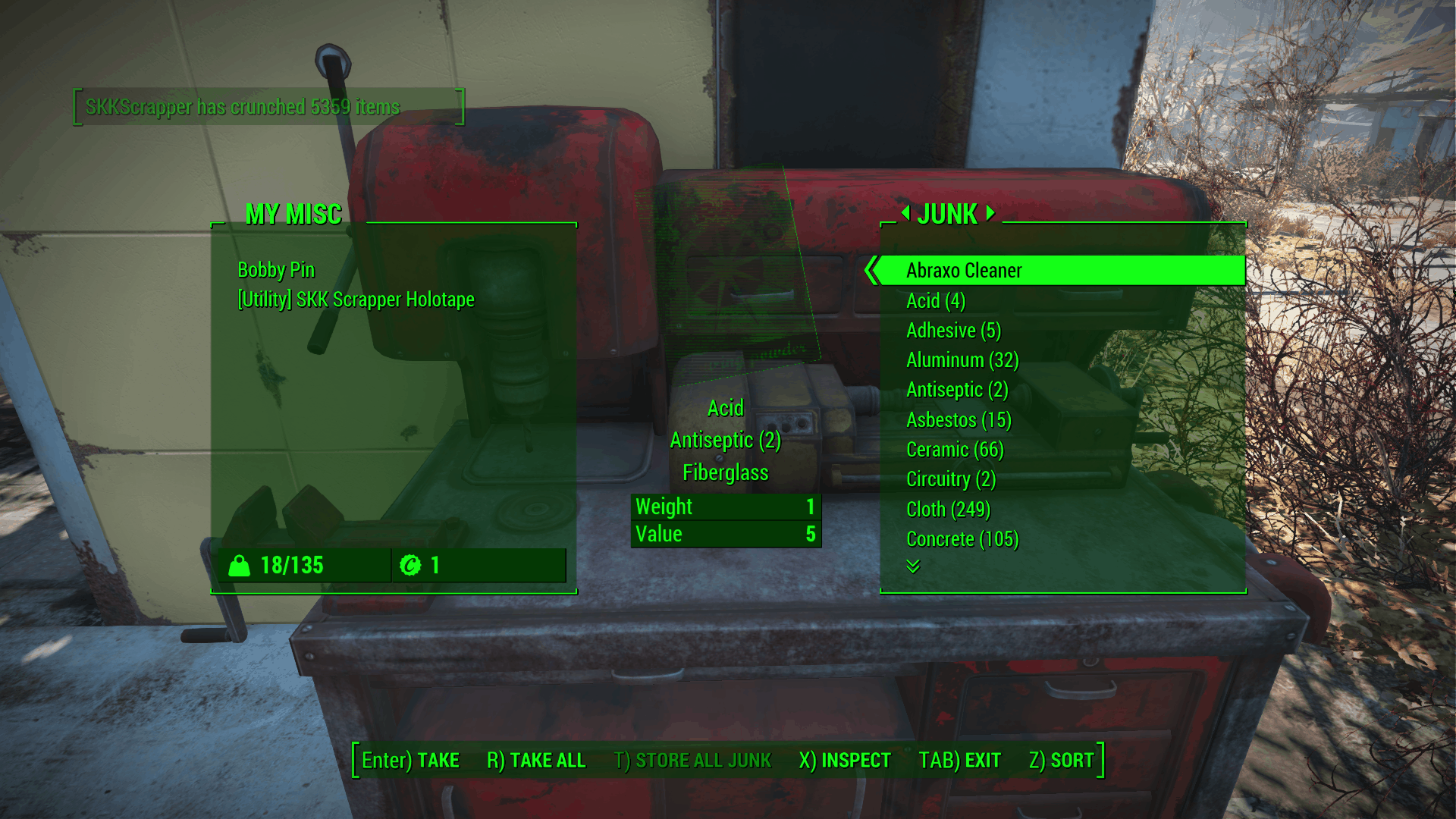Sort the item list
Viewport: 1456px width, 819px height.
tap(1061, 760)
